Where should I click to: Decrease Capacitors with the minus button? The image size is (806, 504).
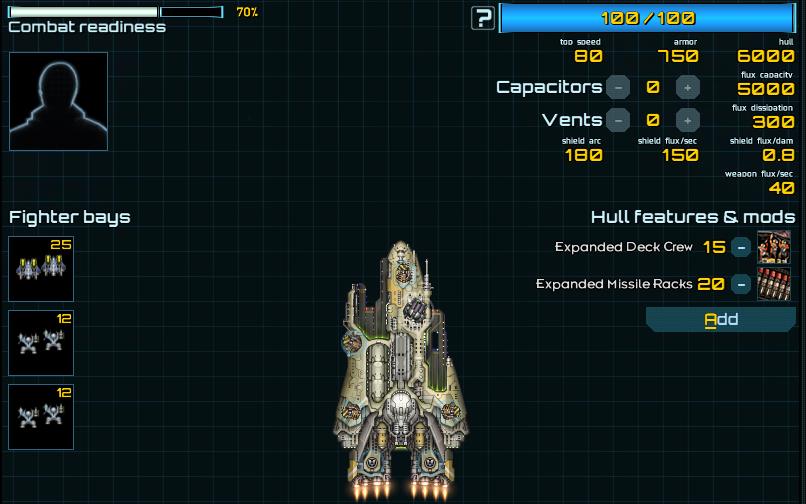(x=618, y=87)
